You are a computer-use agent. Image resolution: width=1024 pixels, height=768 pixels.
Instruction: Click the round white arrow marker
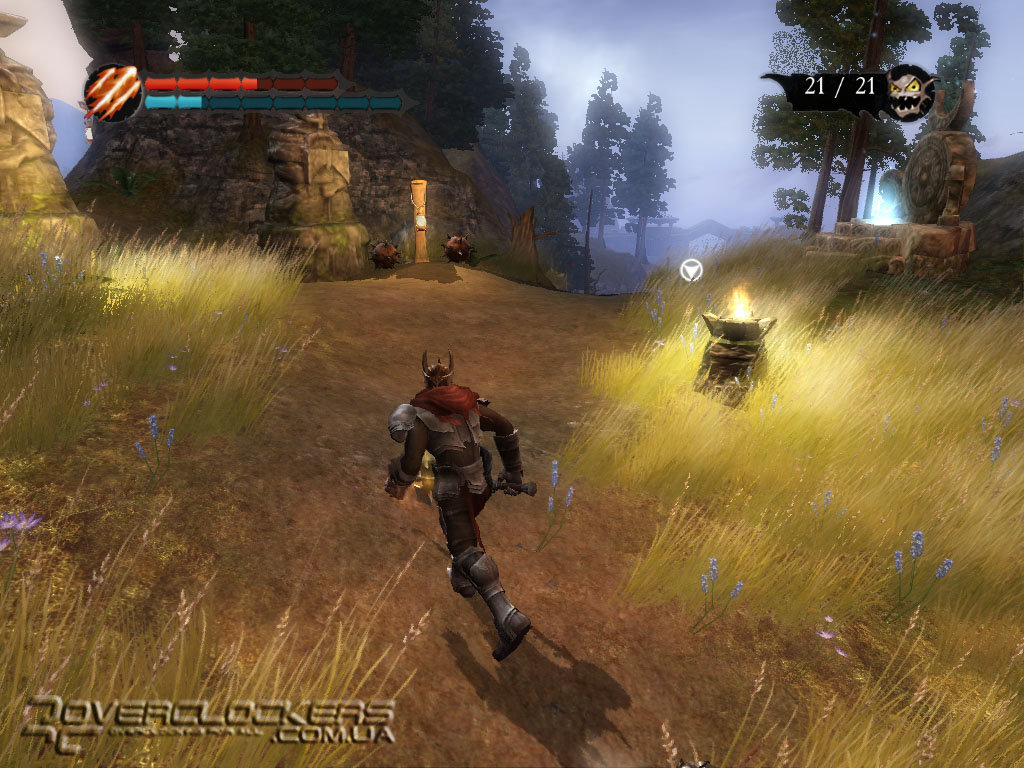pyautogui.click(x=691, y=269)
